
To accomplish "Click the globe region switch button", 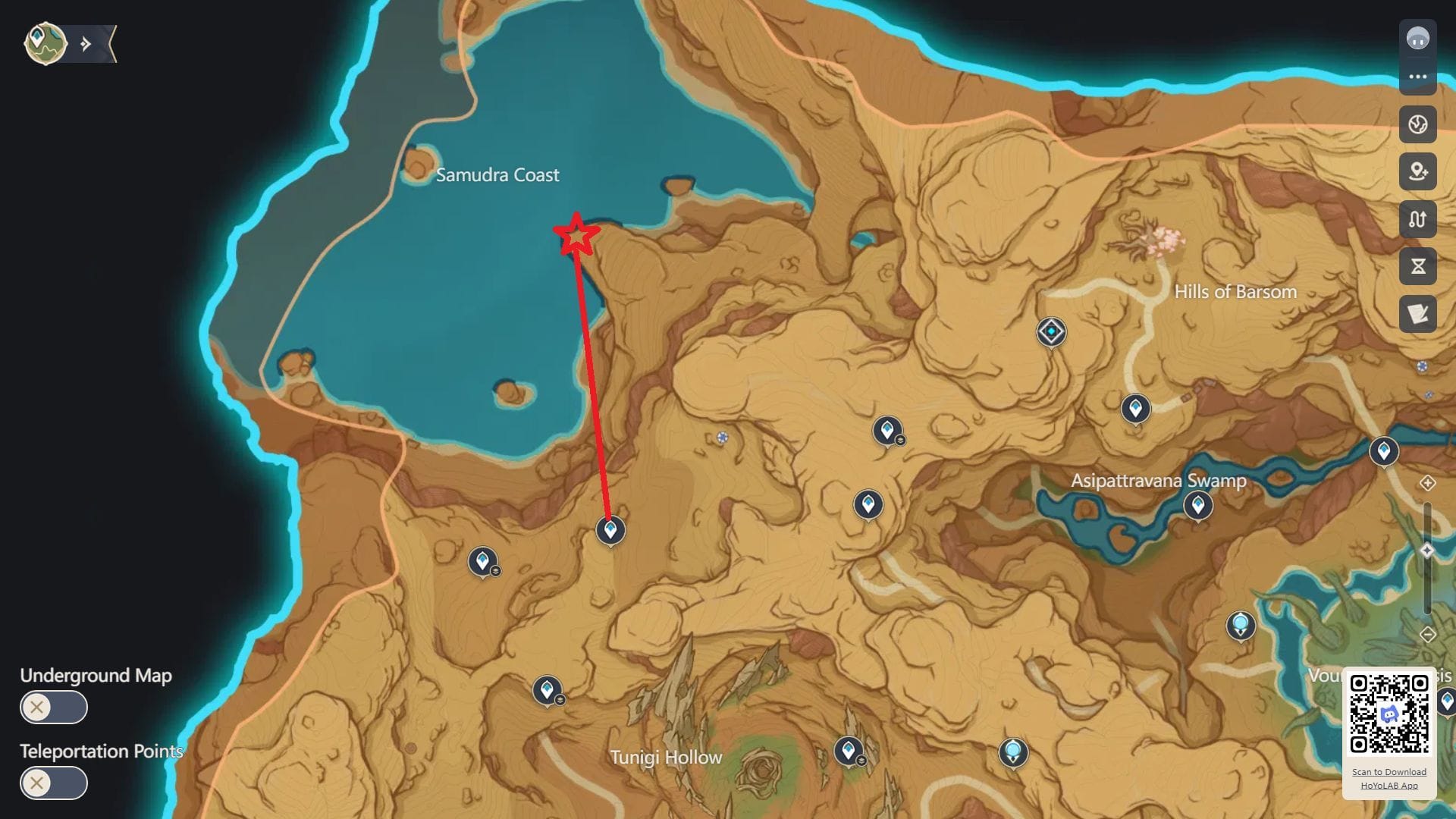I will point(1417,124).
